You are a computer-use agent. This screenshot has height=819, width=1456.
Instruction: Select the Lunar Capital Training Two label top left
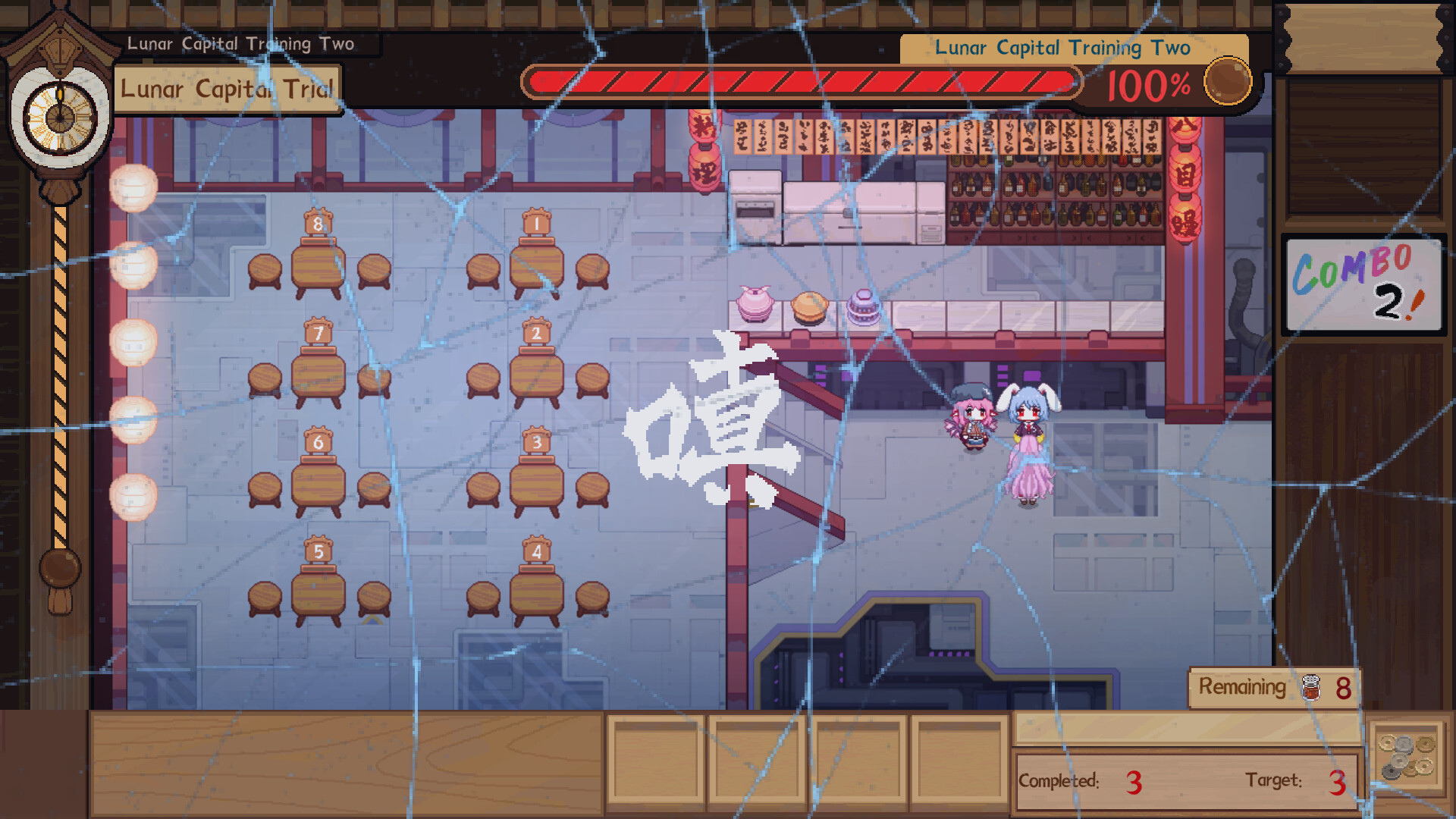(x=241, y=43)
